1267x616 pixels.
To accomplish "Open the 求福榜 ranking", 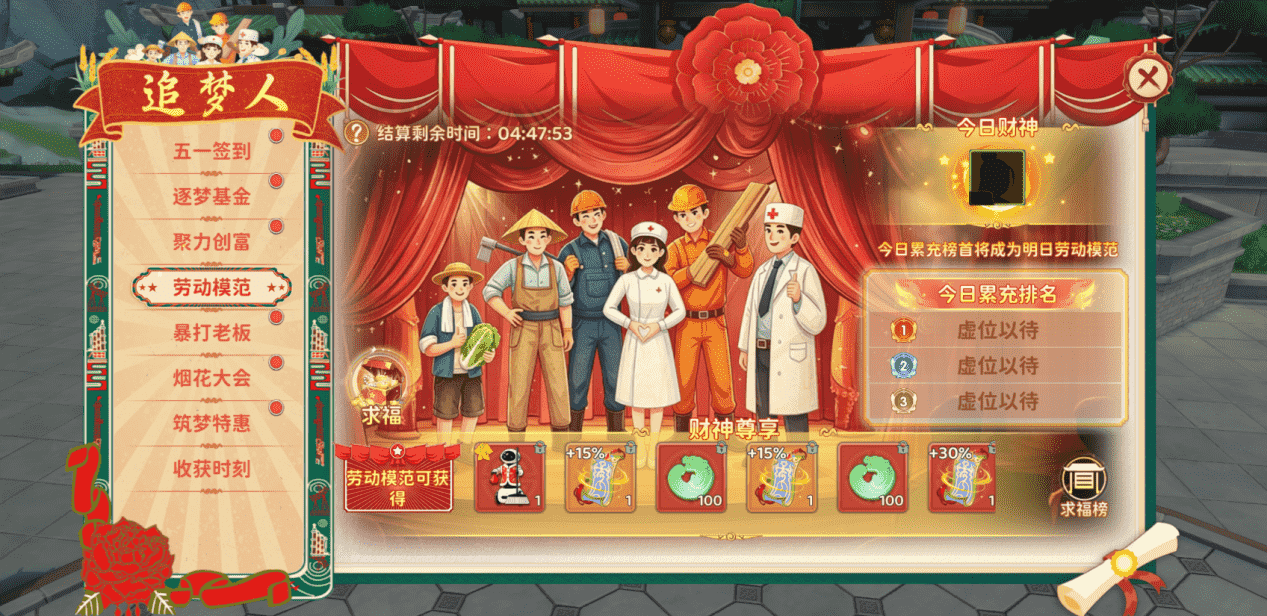I will click(x=1083, y=487).
